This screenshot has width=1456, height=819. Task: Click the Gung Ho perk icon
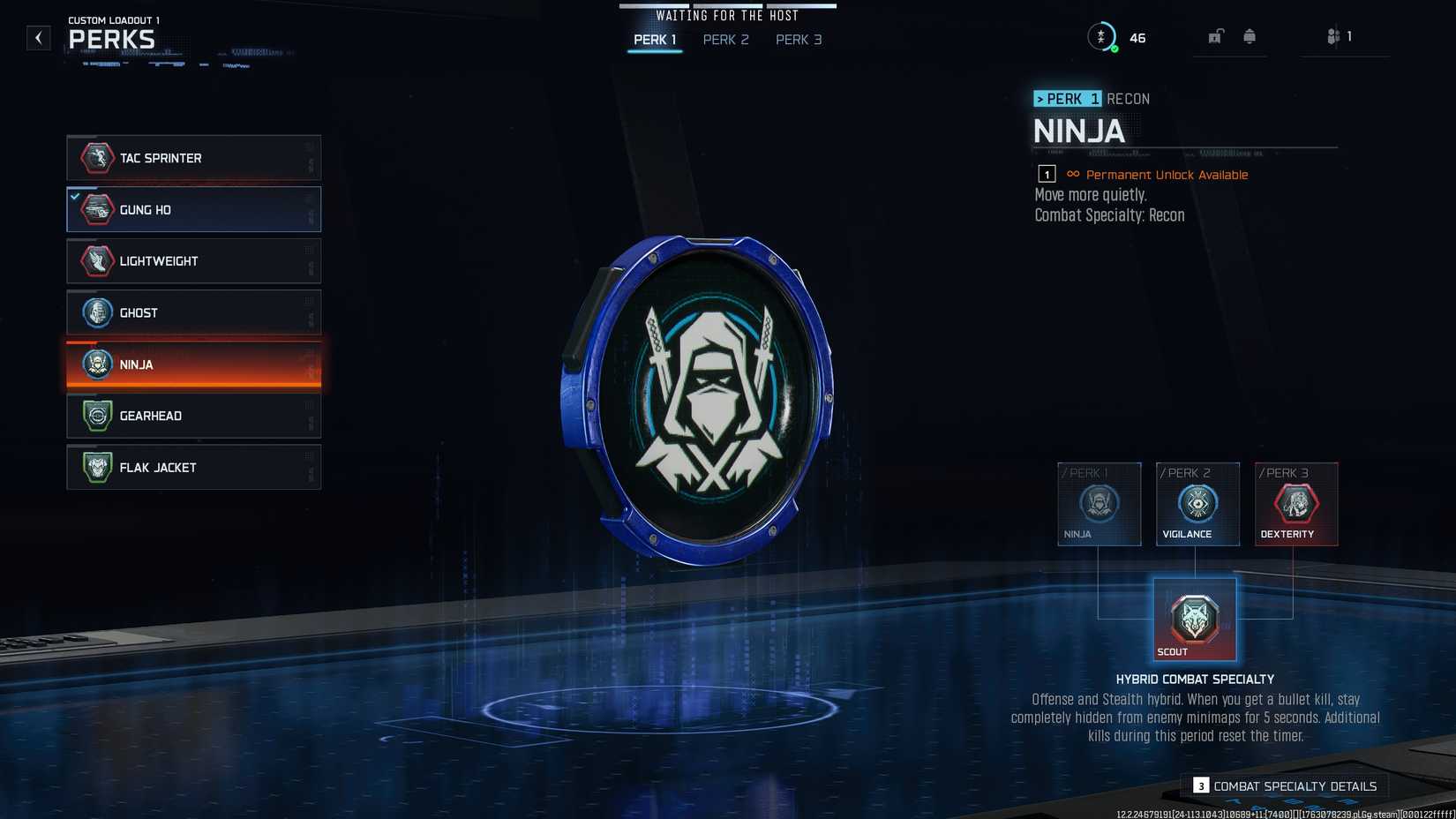point(96,209)
